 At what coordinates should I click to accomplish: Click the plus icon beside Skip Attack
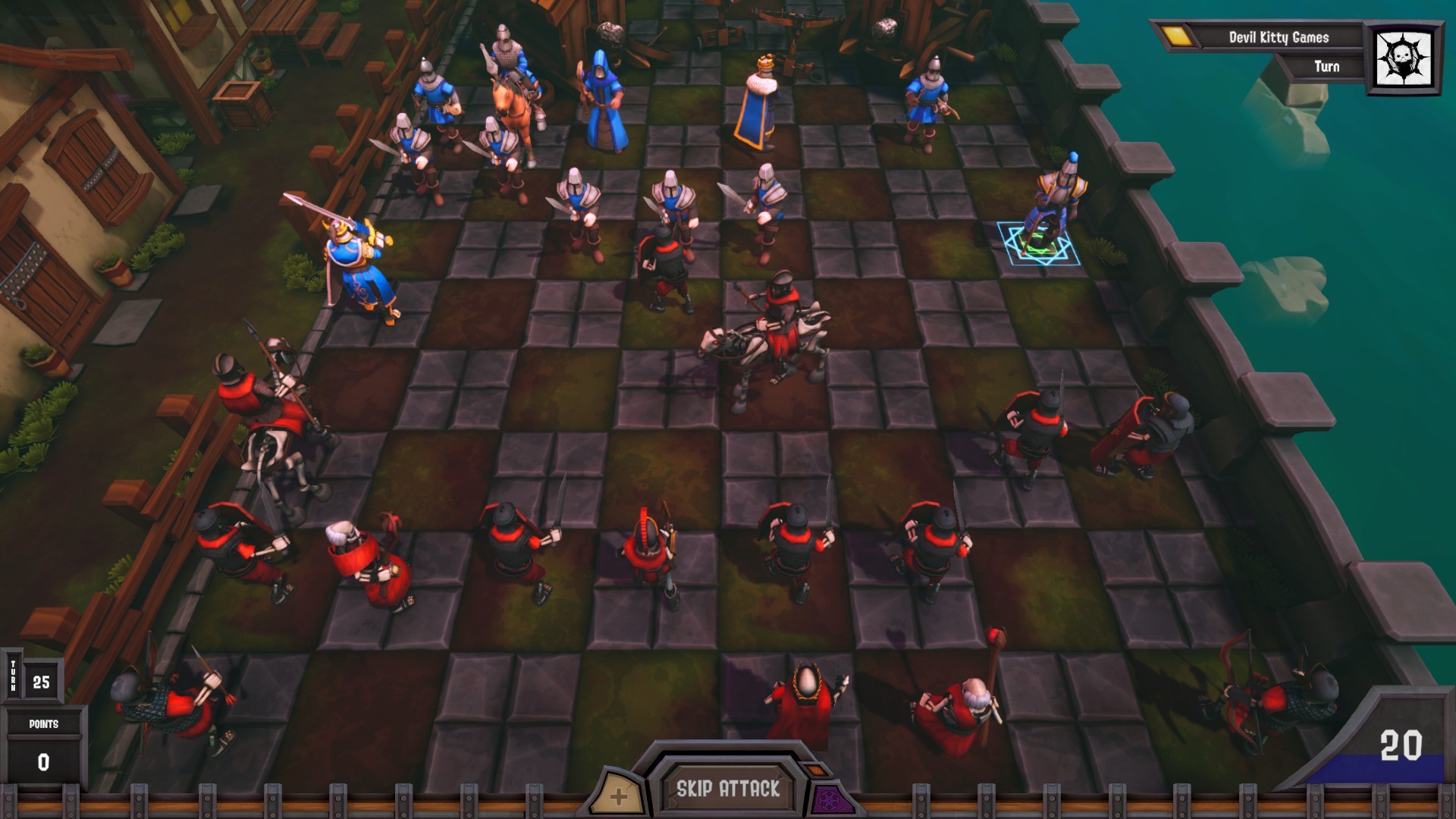(x=620, y=795)
